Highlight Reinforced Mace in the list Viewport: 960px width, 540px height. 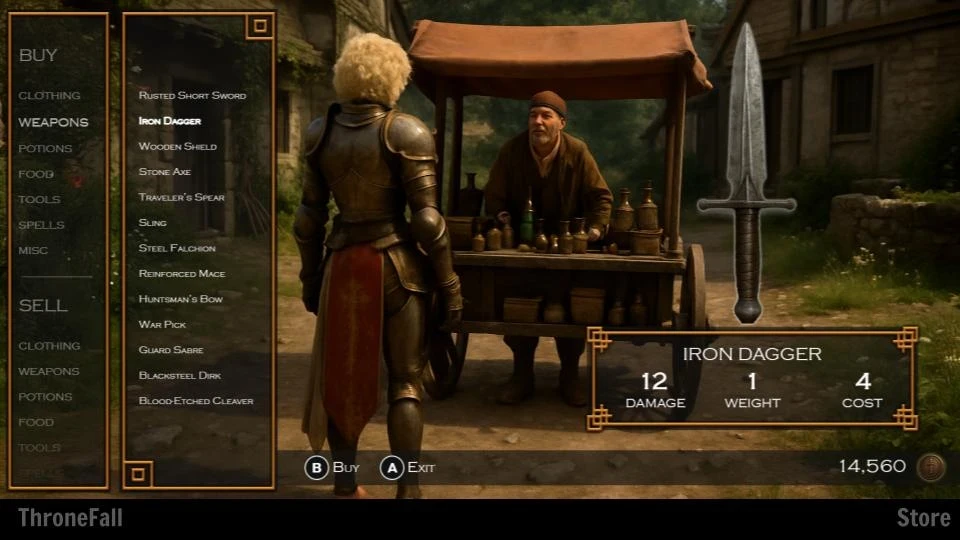click(182, 274)
